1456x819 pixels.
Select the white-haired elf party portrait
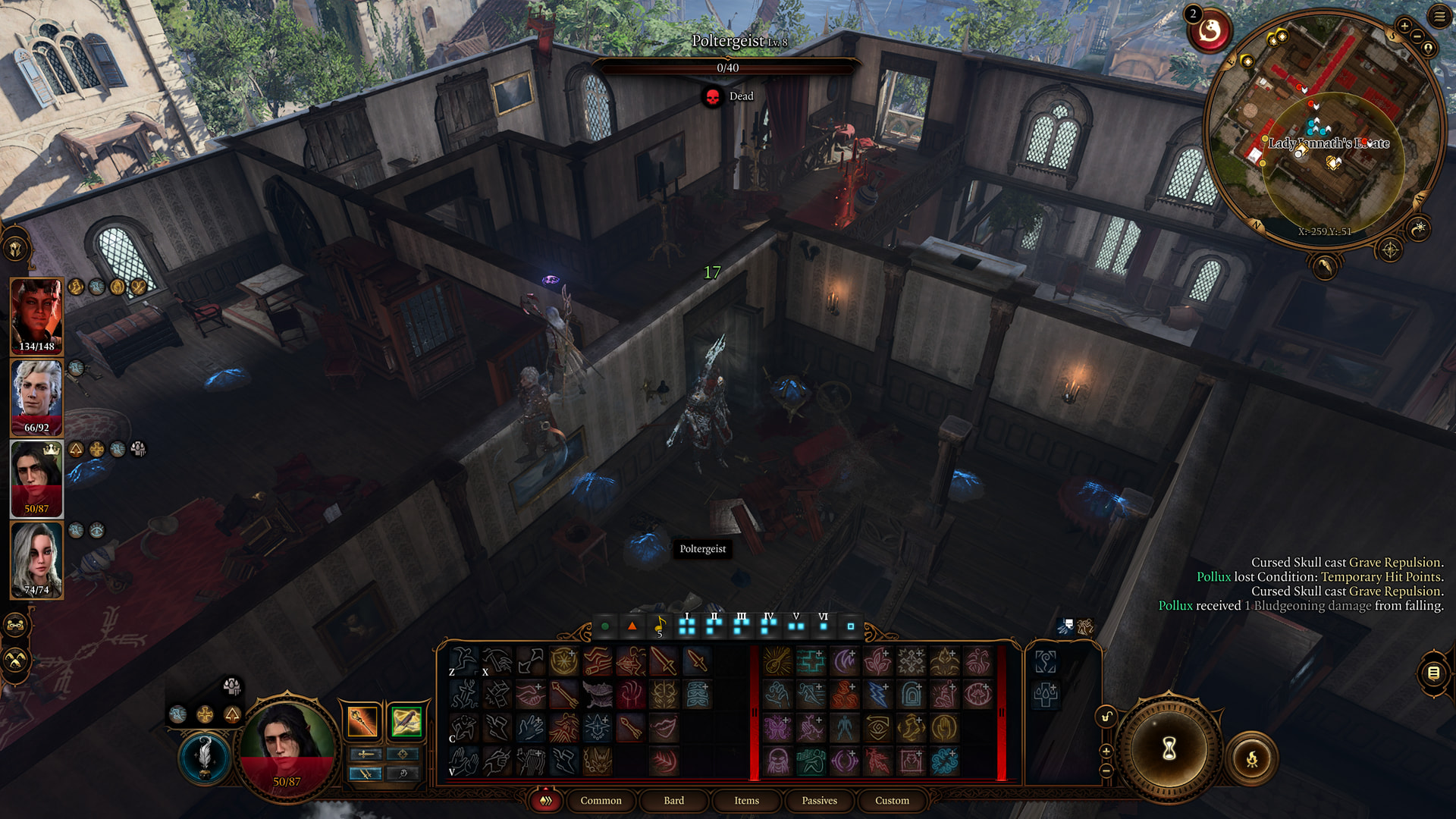[x=36, y=397]
